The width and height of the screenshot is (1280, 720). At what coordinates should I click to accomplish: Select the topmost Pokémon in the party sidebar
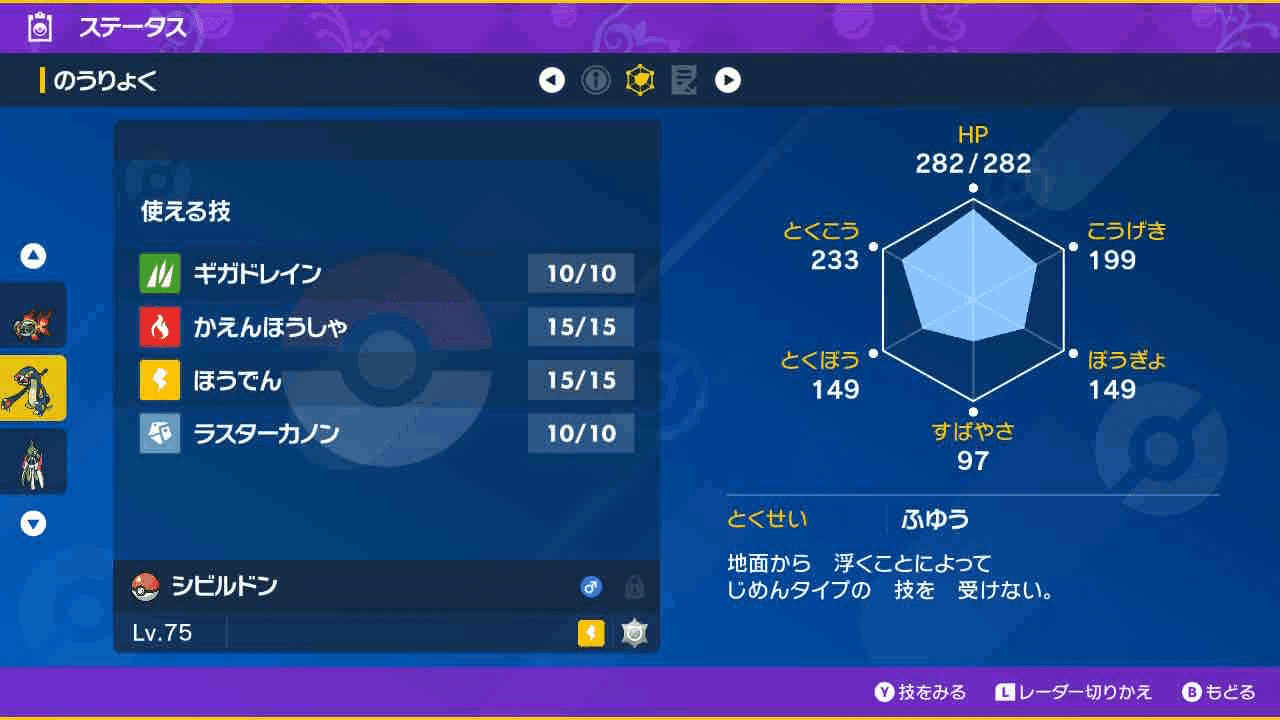pyautogui.click(x=33, y=315)
